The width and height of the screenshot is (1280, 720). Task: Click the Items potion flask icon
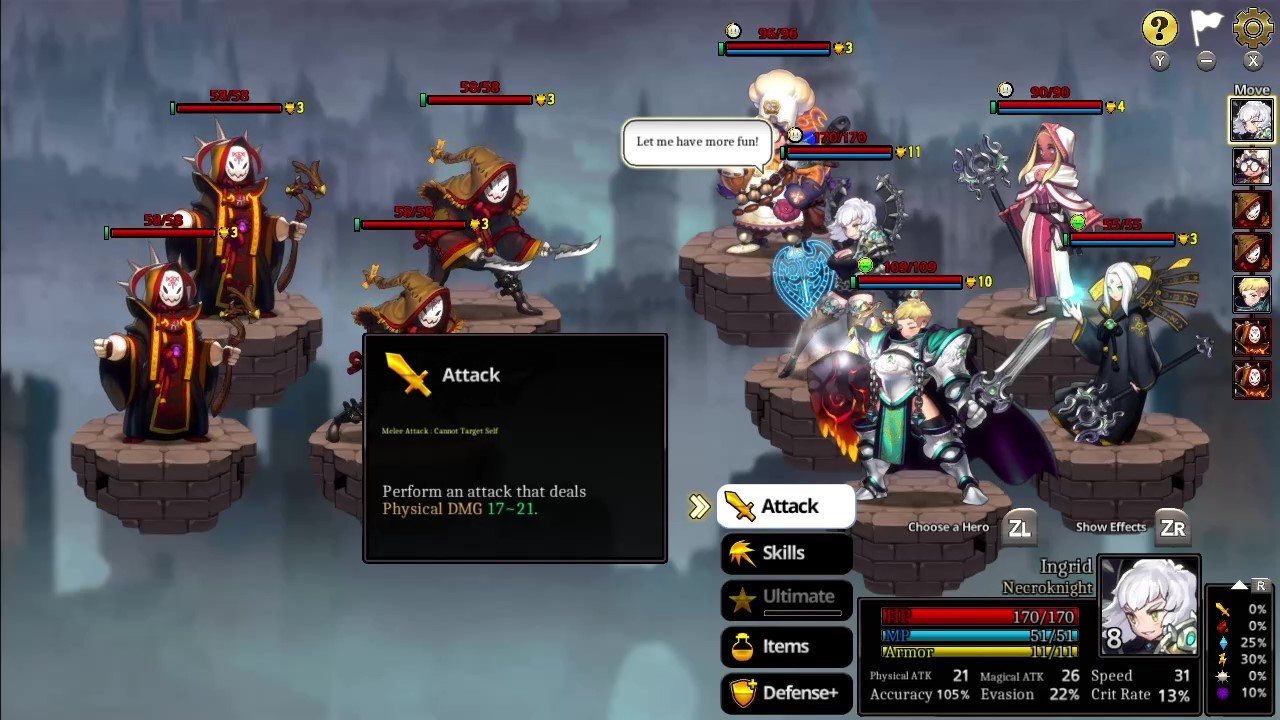coord(744,646)
